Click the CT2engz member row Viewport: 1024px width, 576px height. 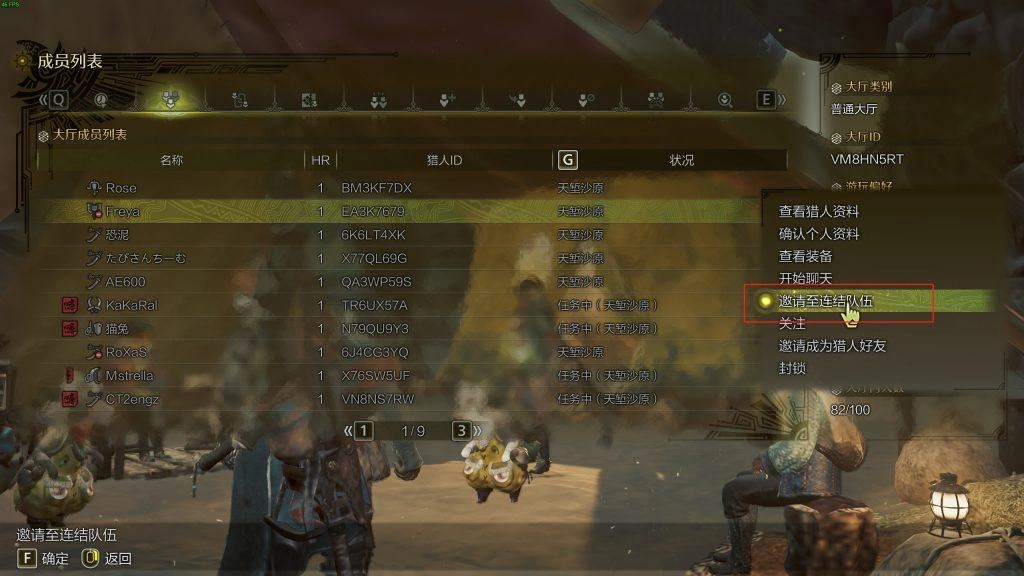(x=132, y=399)
